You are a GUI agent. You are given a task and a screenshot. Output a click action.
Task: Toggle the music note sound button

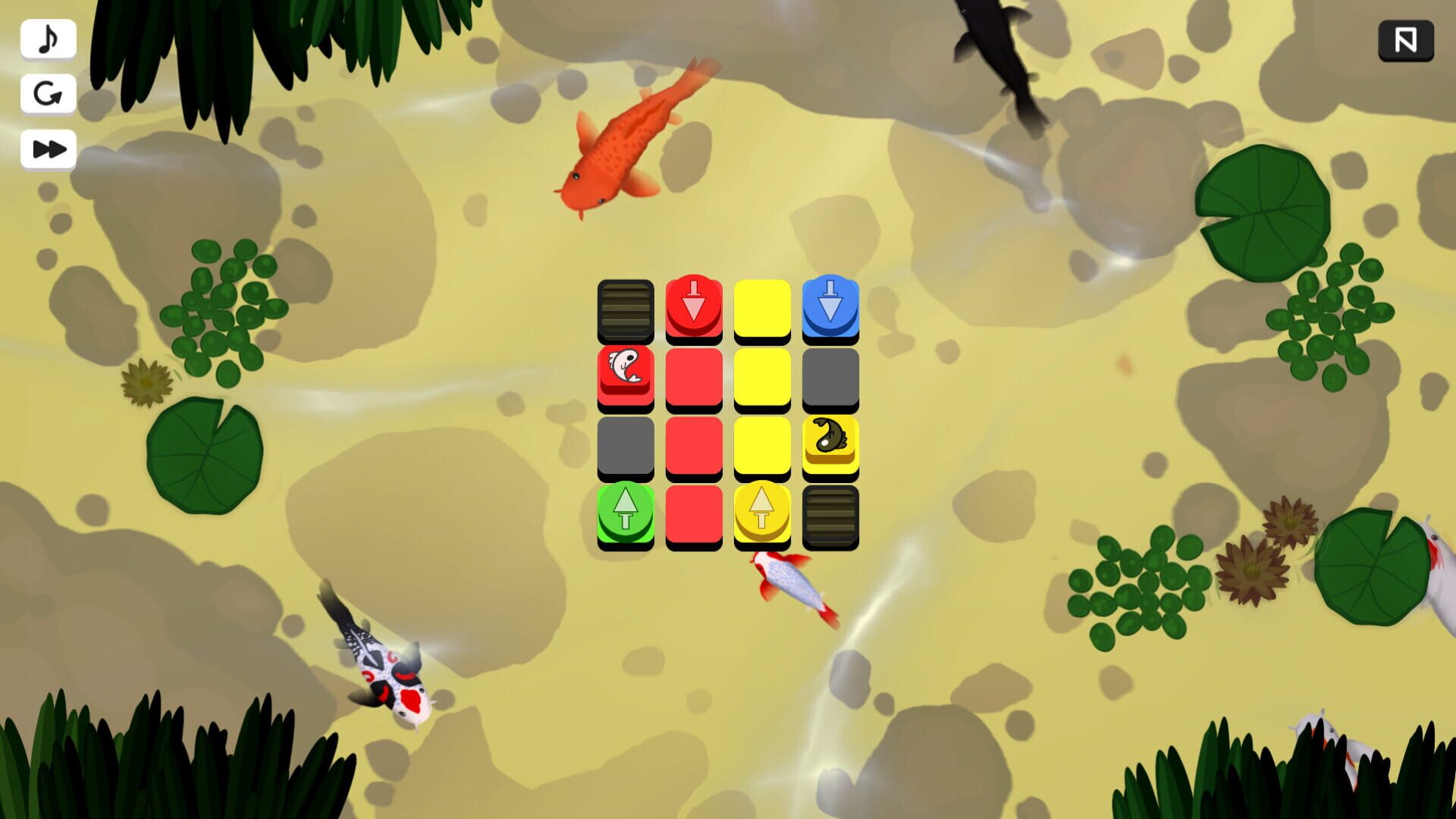pyautogui.click(x=48, y=39)
